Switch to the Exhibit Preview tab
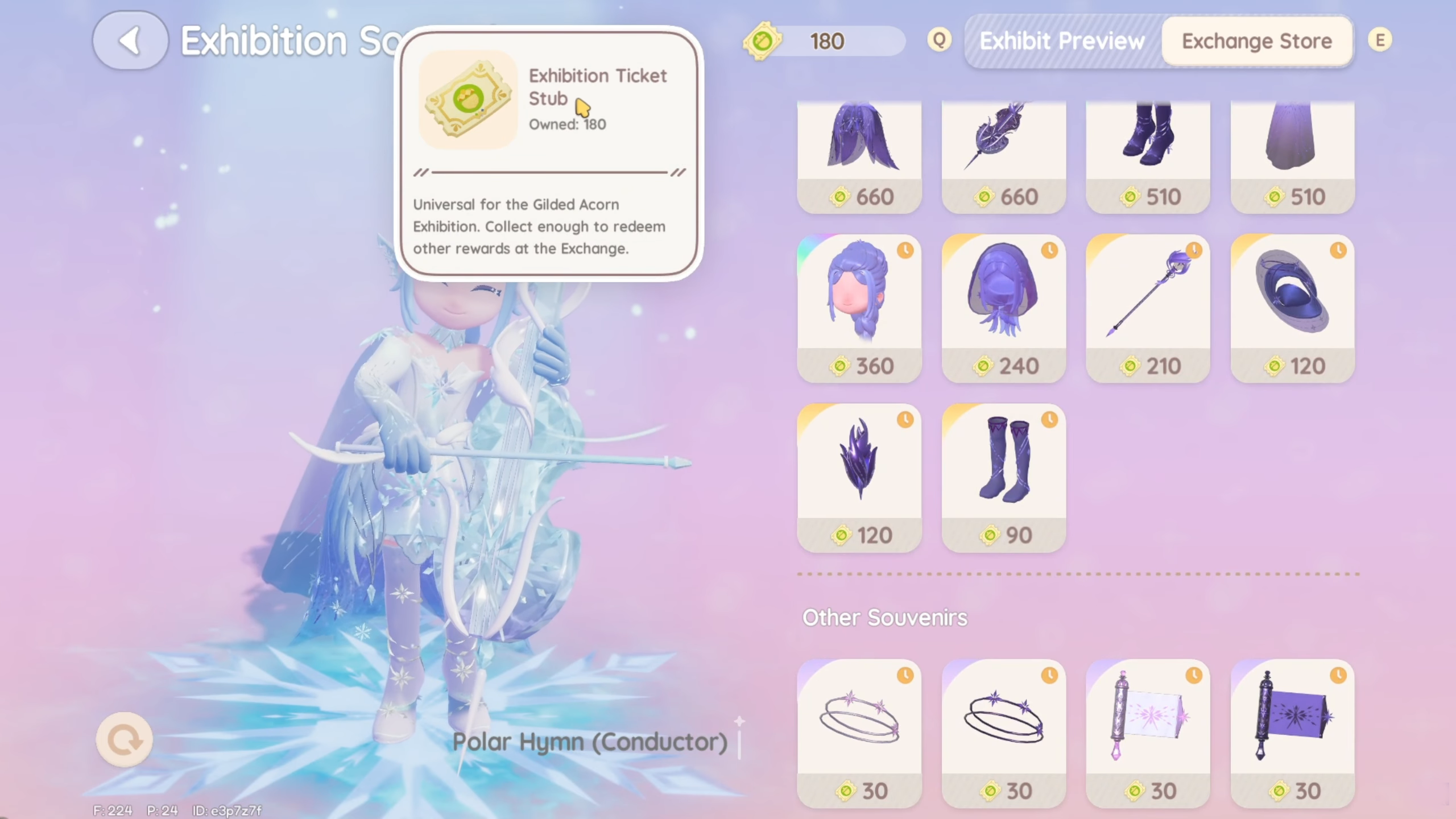 point(1061,40)
